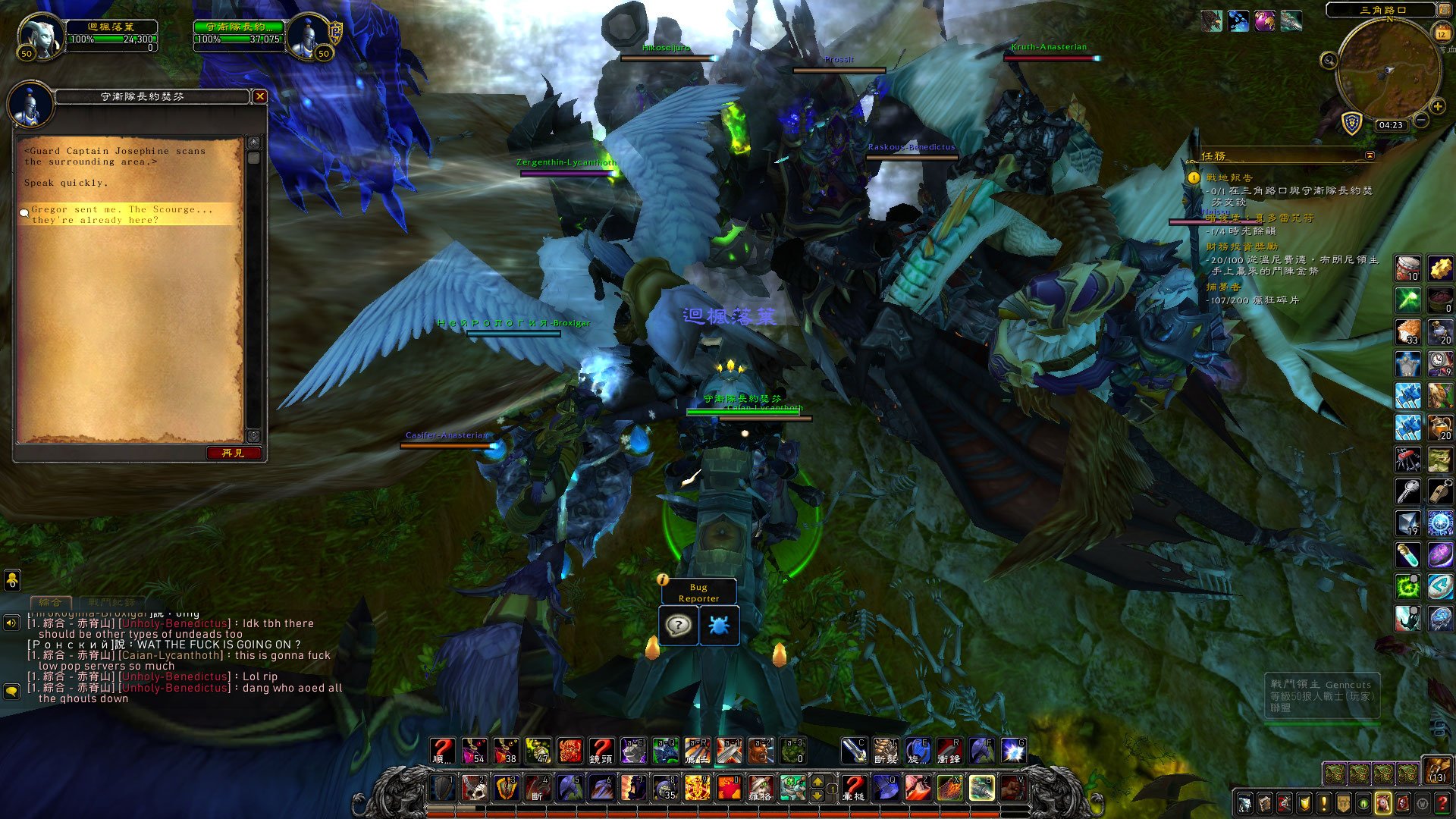Switch to the 綜合 general chat tab
Image resolution: width=1456 pixels, height=819 pixels.
[50, 602]
